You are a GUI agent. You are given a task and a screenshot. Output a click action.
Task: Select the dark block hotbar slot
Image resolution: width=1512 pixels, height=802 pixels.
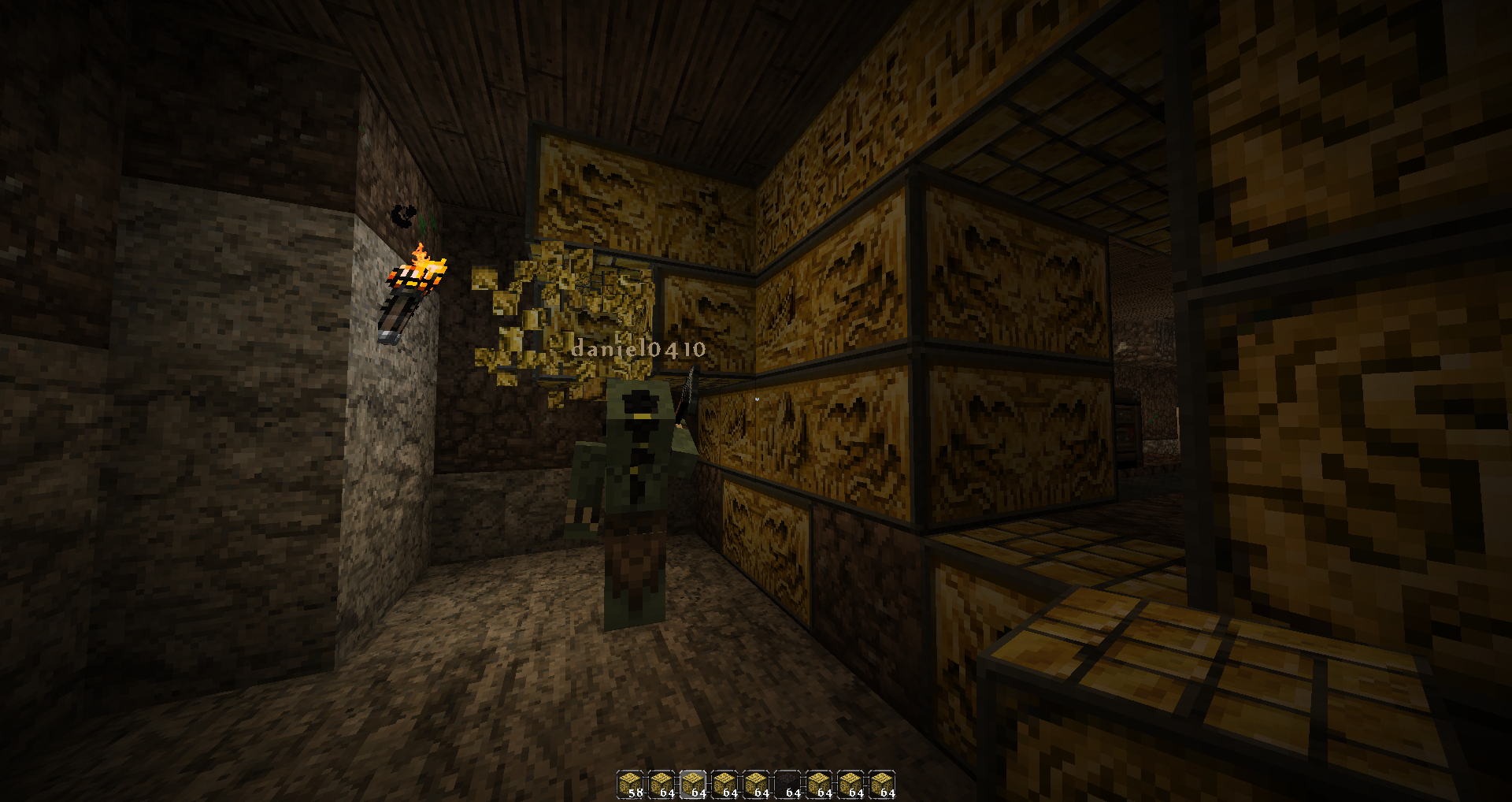coord(787,785)
